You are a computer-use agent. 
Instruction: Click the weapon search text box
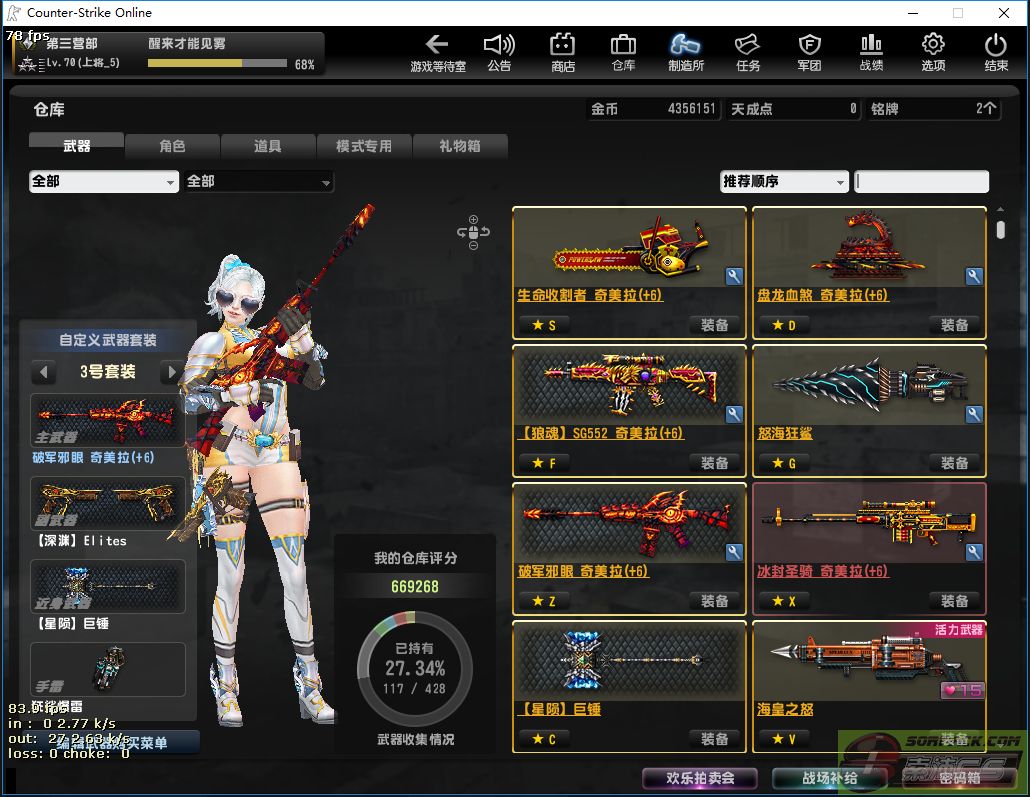pyautogui.click(x=922, y=181)
